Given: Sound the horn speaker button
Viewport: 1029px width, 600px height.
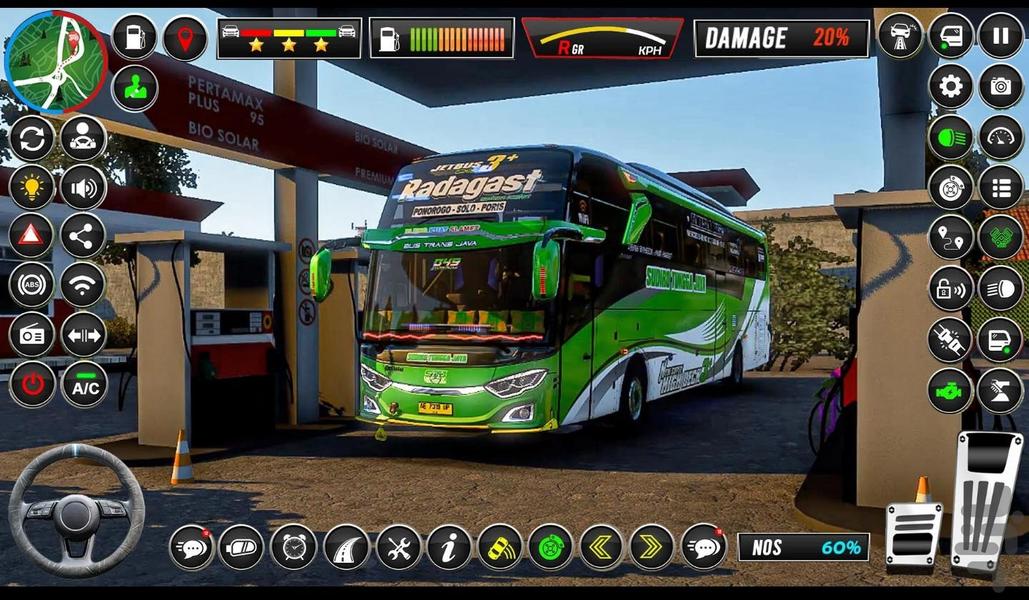Looking at the screenshot, I should tap(84, 187).
